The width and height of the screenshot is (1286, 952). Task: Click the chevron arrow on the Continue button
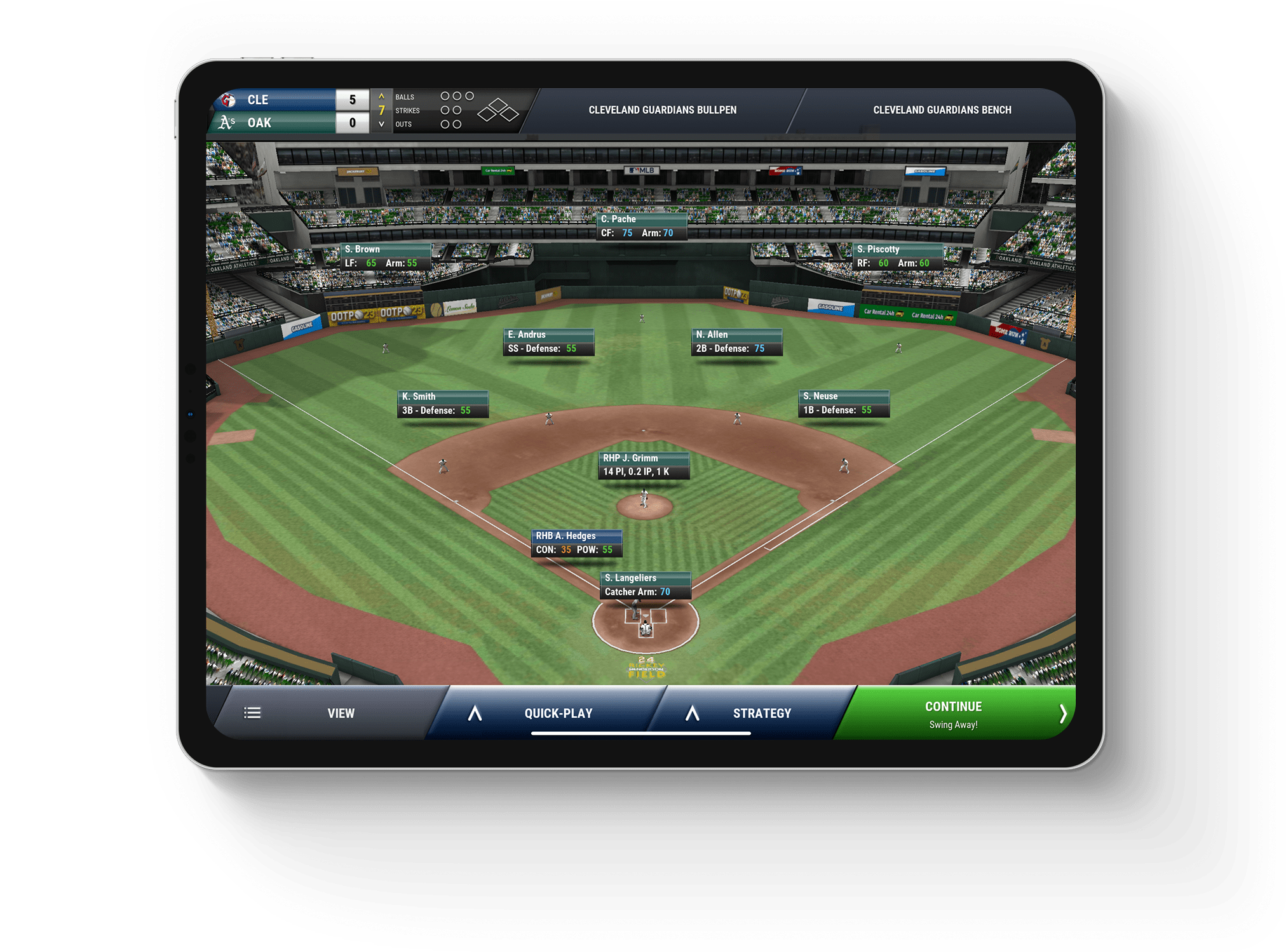point(1064,713)
